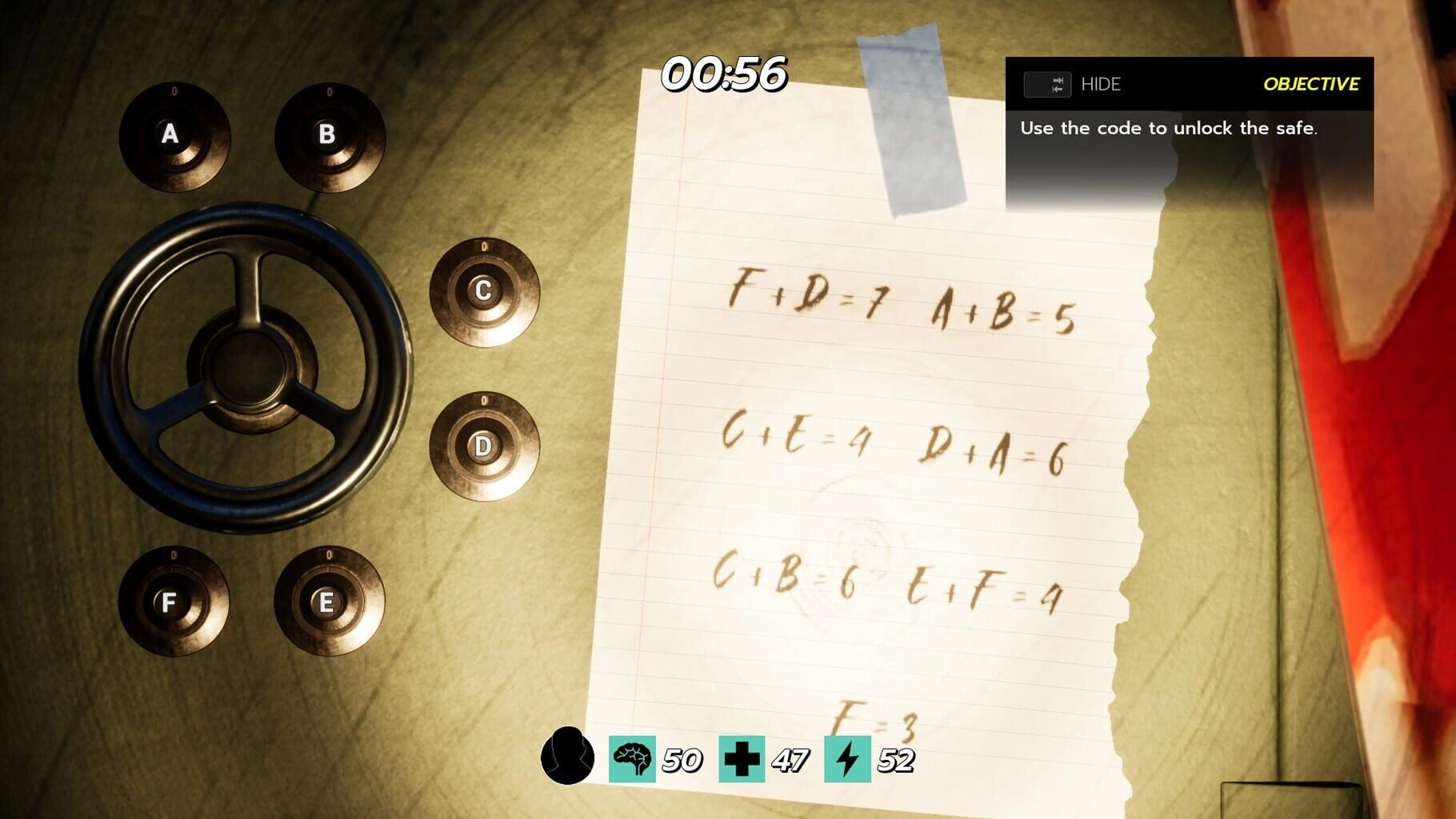Spin the safe's central wheel handle
1456x819 pixels.
[246, 367]
